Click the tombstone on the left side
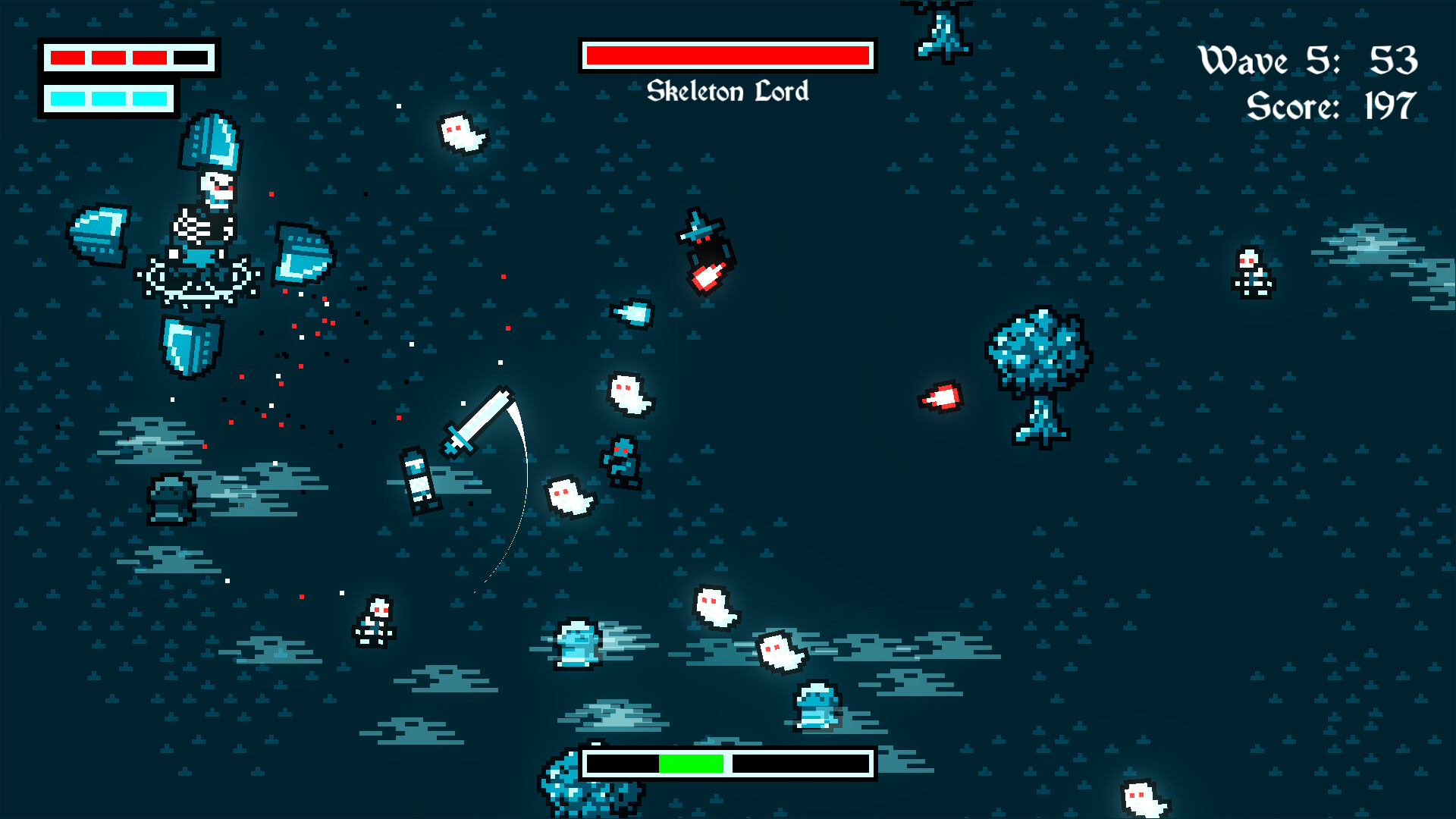Image resolution: width=1456 pixels, height=819 pixels. coord(171,500)
